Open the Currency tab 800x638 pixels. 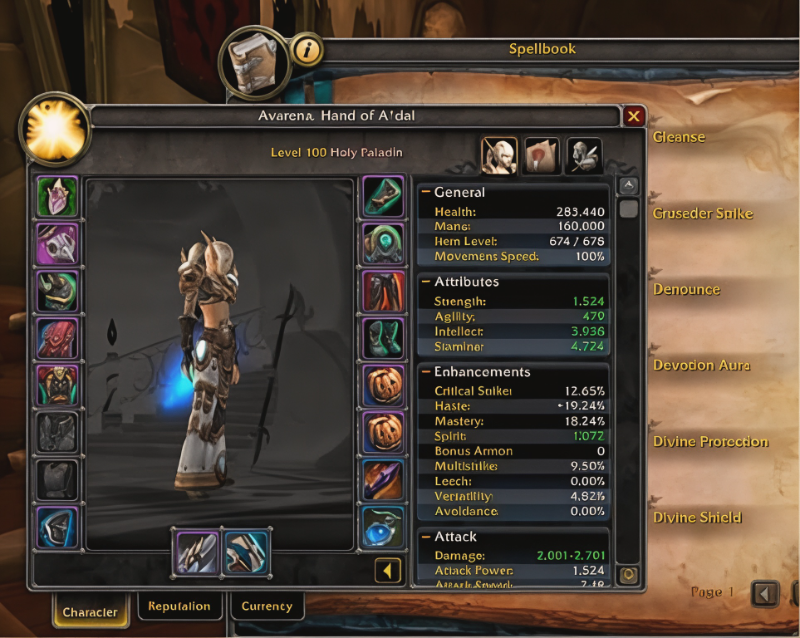pos(267,606)
